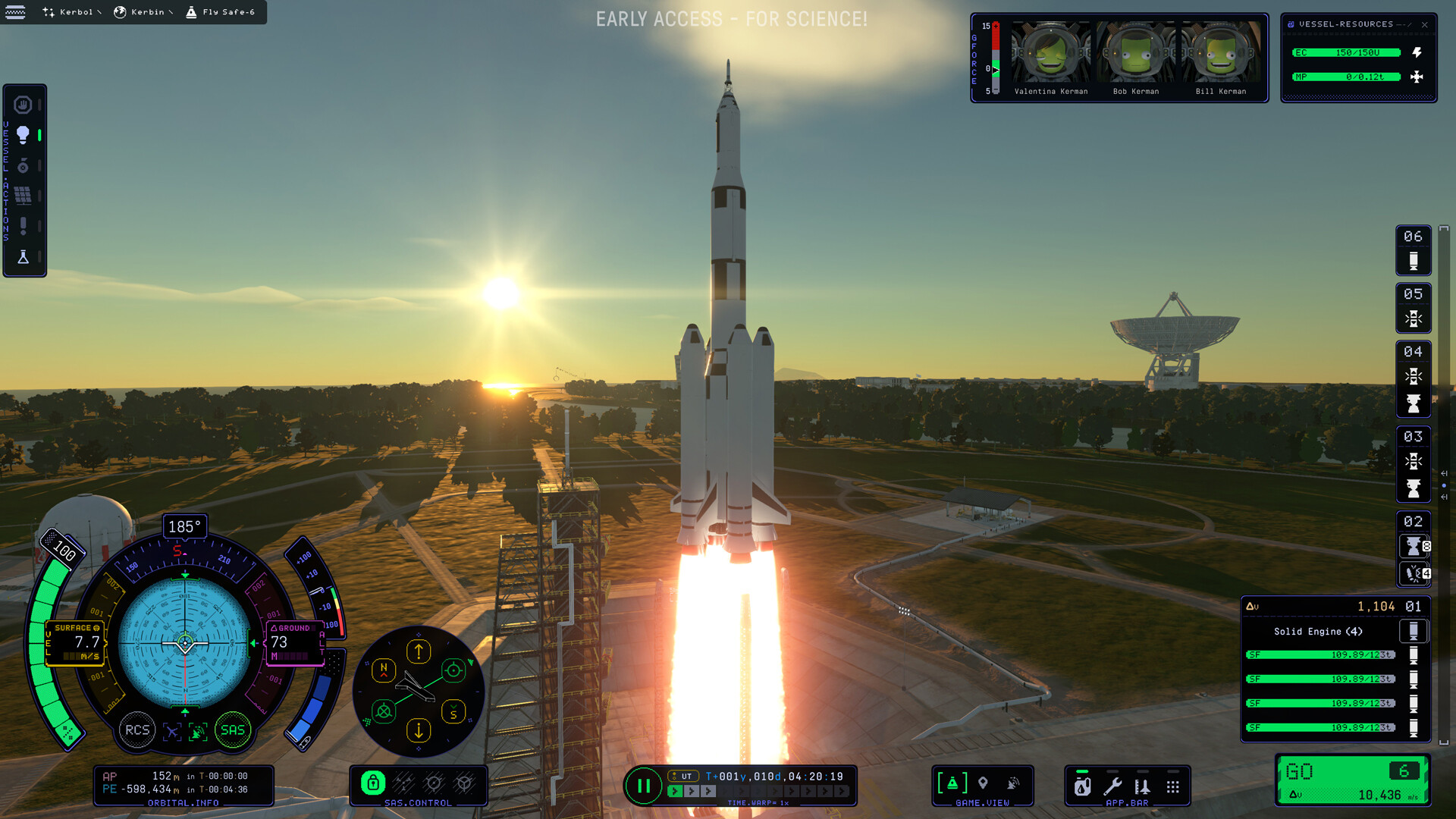
Task: Toggle SAS on the navball
Action: coord(233,730)
